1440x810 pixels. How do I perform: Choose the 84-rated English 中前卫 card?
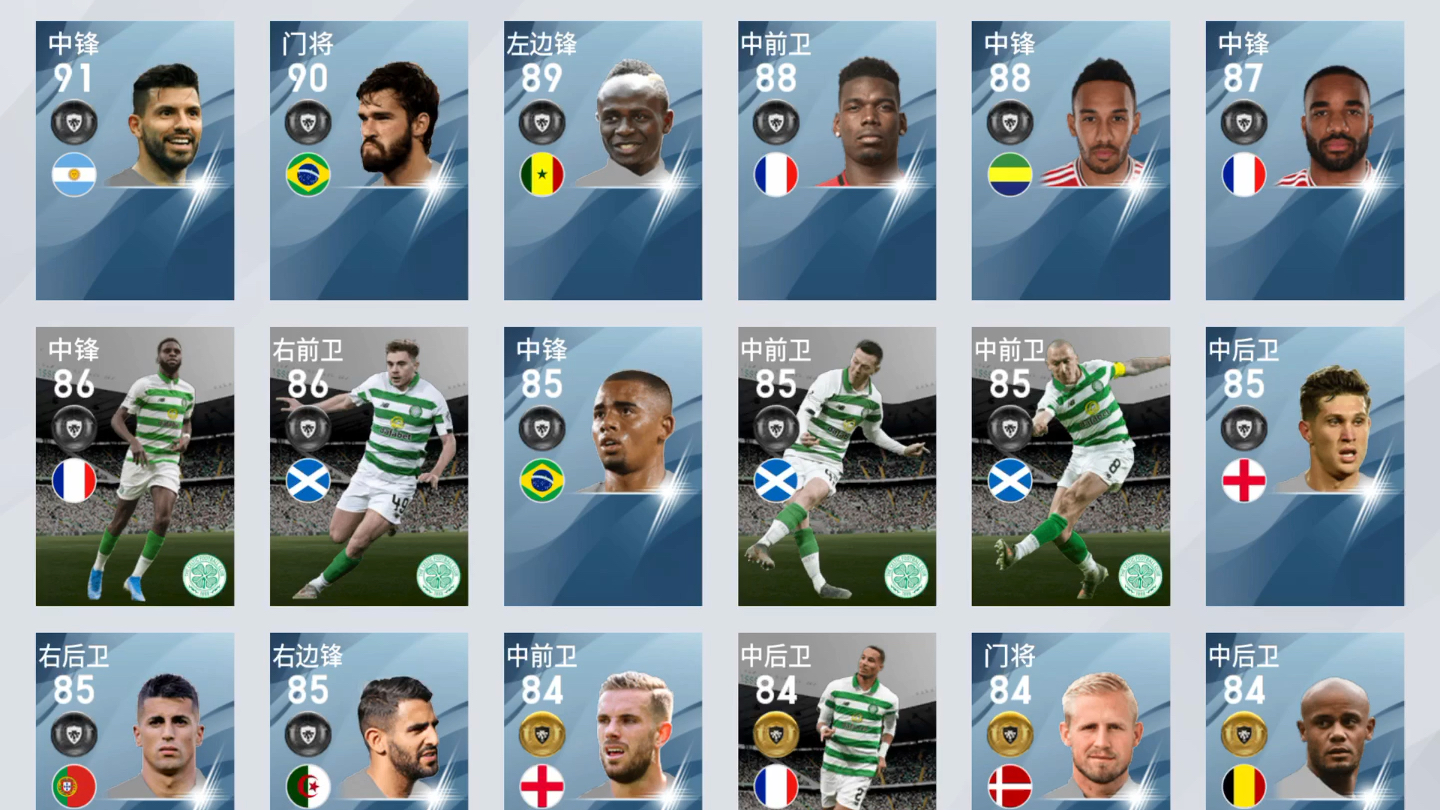point(603,722)
